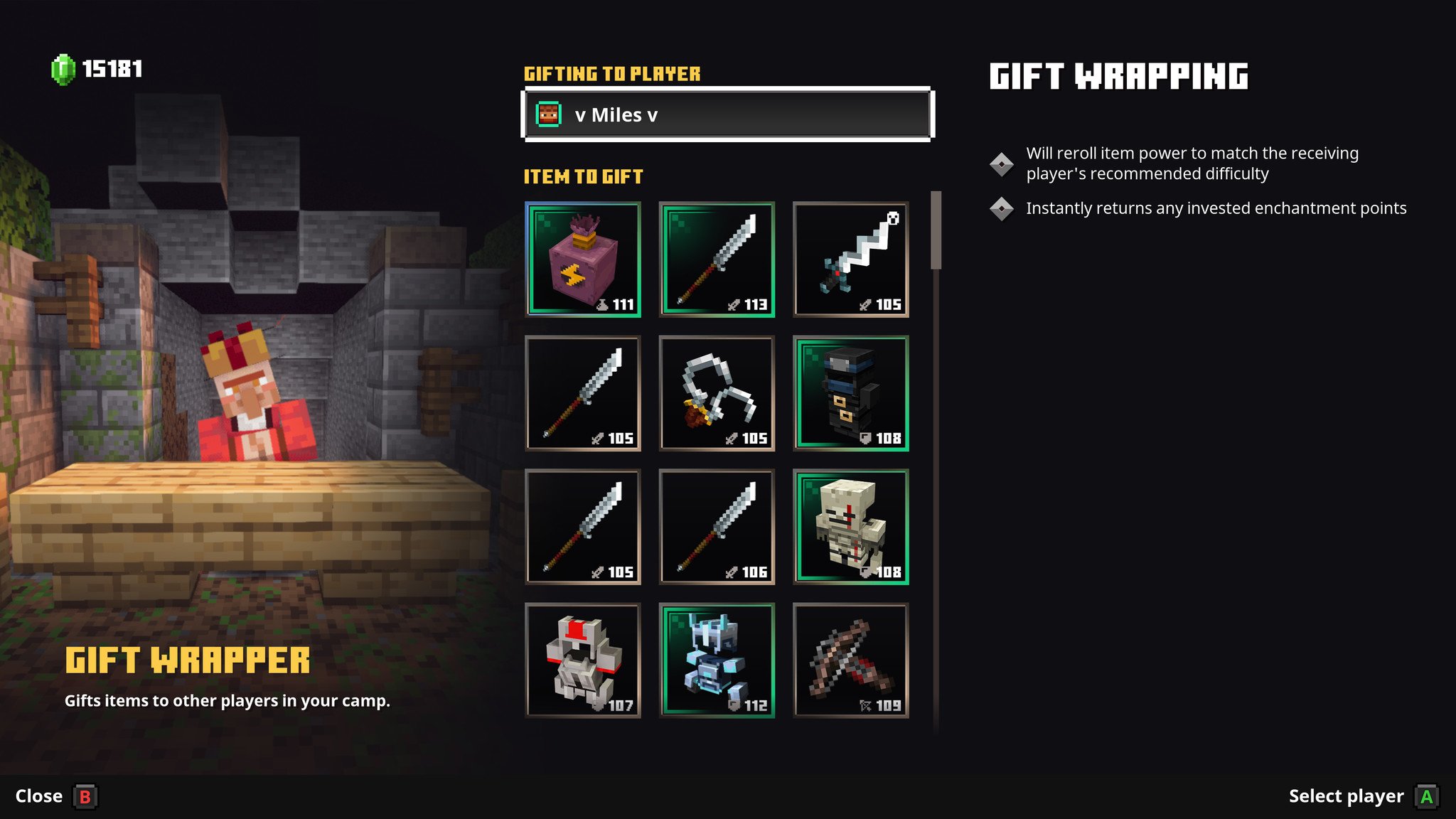Click the emerald currency icon
Image resolution: width=1456 pixels, height=819 pixels.
[61, 69]
